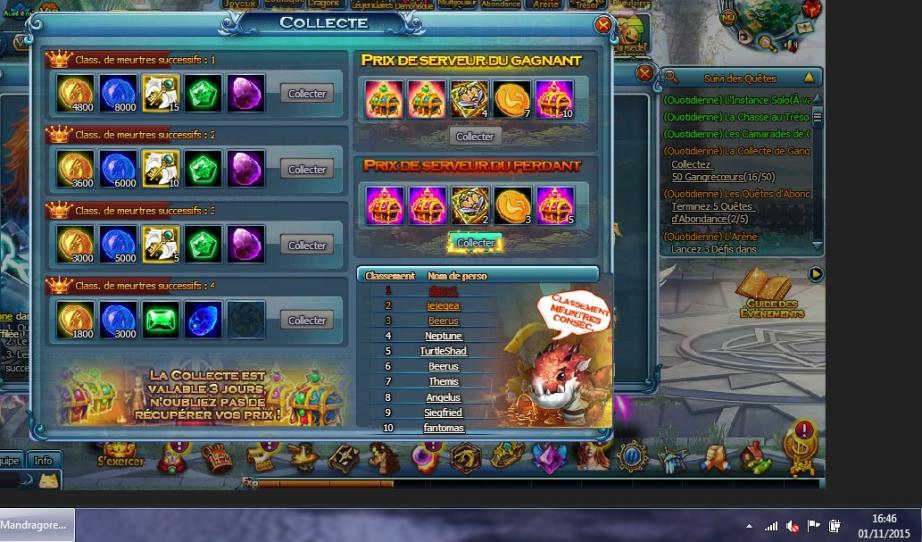Close the panel behind the Collecte window
922x542 pixels.
pyautogui.click(x=645, y=73)
